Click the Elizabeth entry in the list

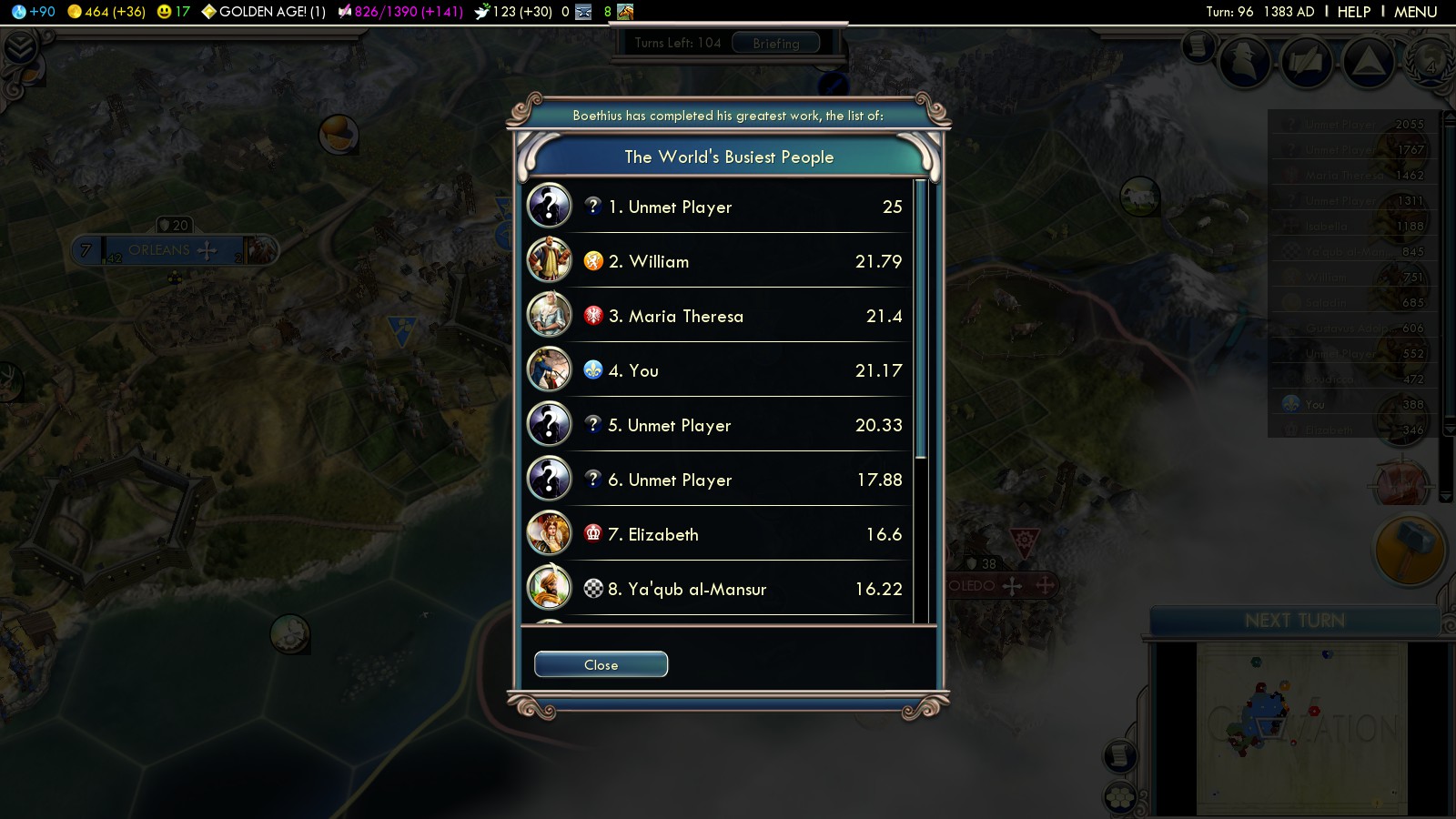[719, 534]
